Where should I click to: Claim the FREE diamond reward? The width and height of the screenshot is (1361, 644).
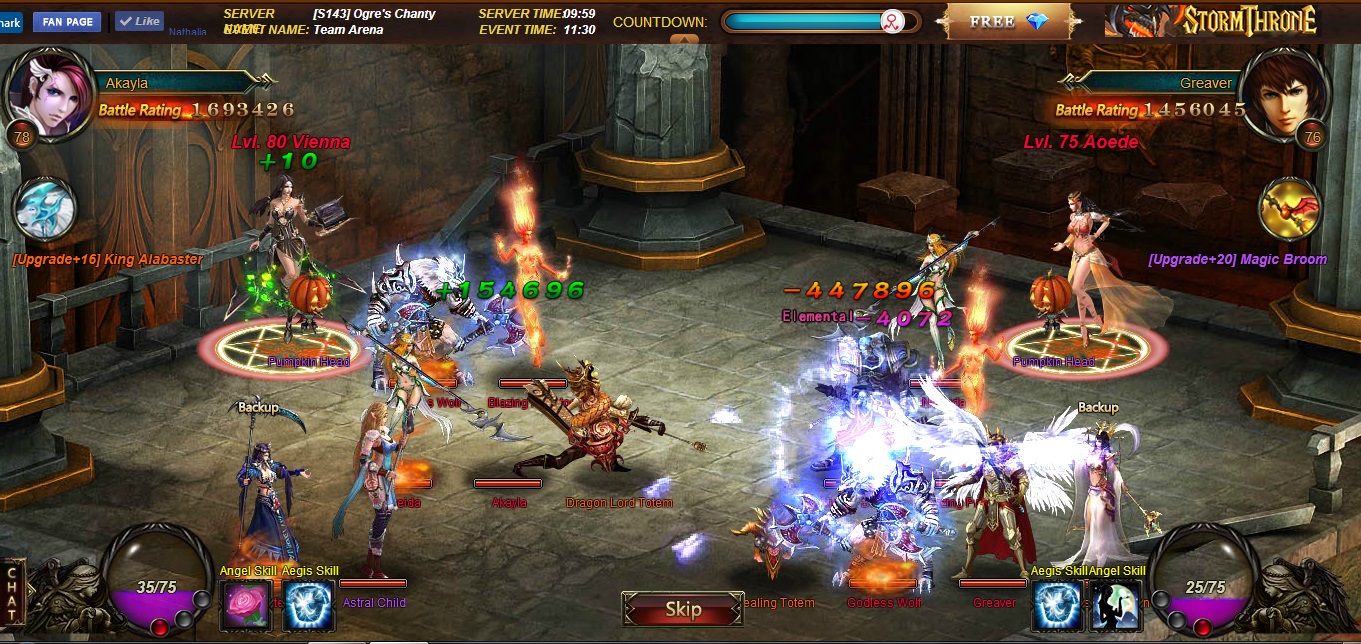pos(1007,21)
